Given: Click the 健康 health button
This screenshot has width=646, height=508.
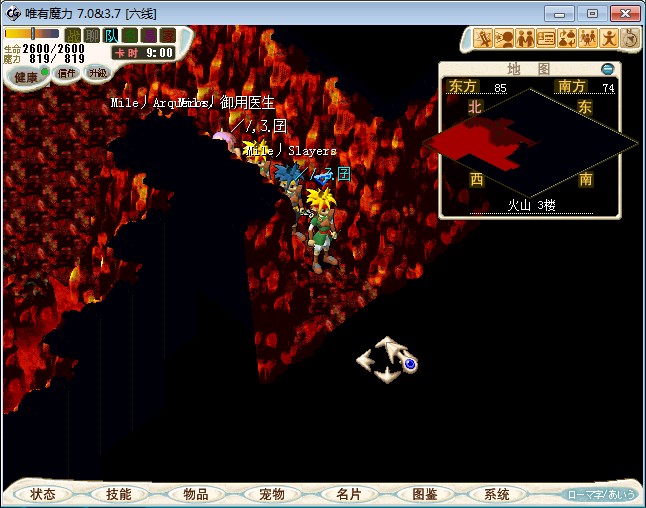Looking at the screenshot, I should tap(26, 77).
